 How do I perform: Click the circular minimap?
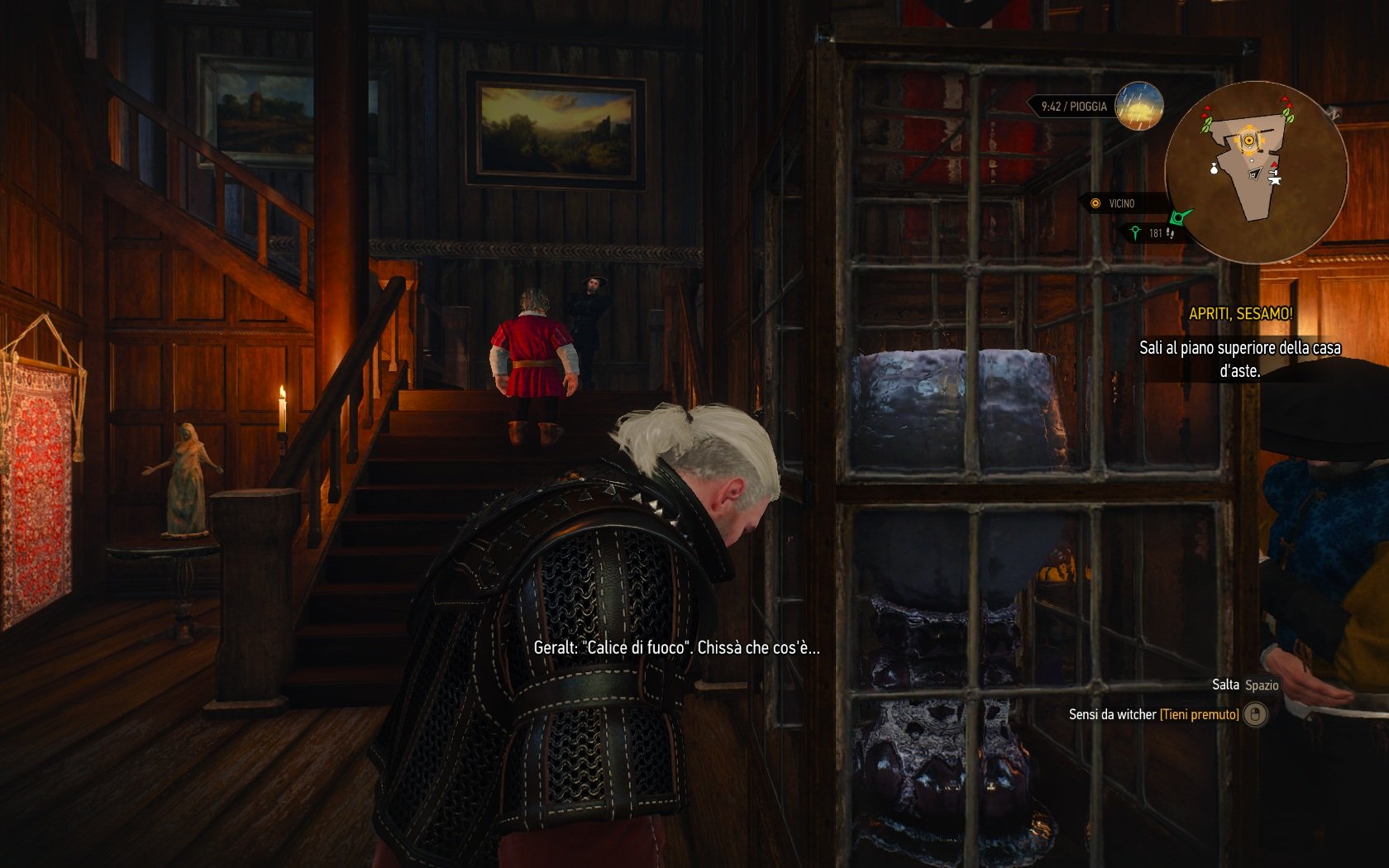coord(1255,172)
